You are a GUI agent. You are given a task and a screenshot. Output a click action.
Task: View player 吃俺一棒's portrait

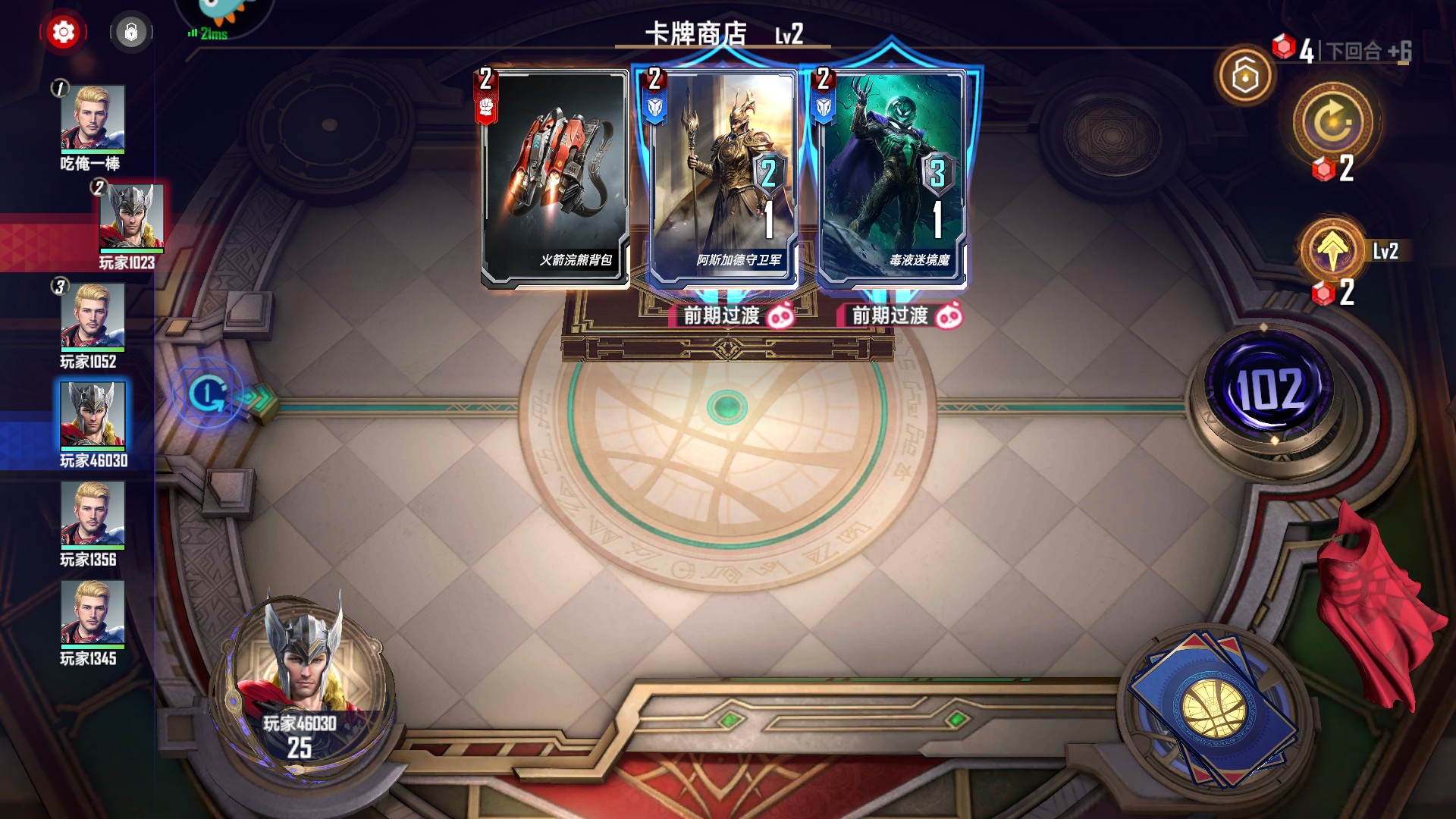click(x=93, y=118)
